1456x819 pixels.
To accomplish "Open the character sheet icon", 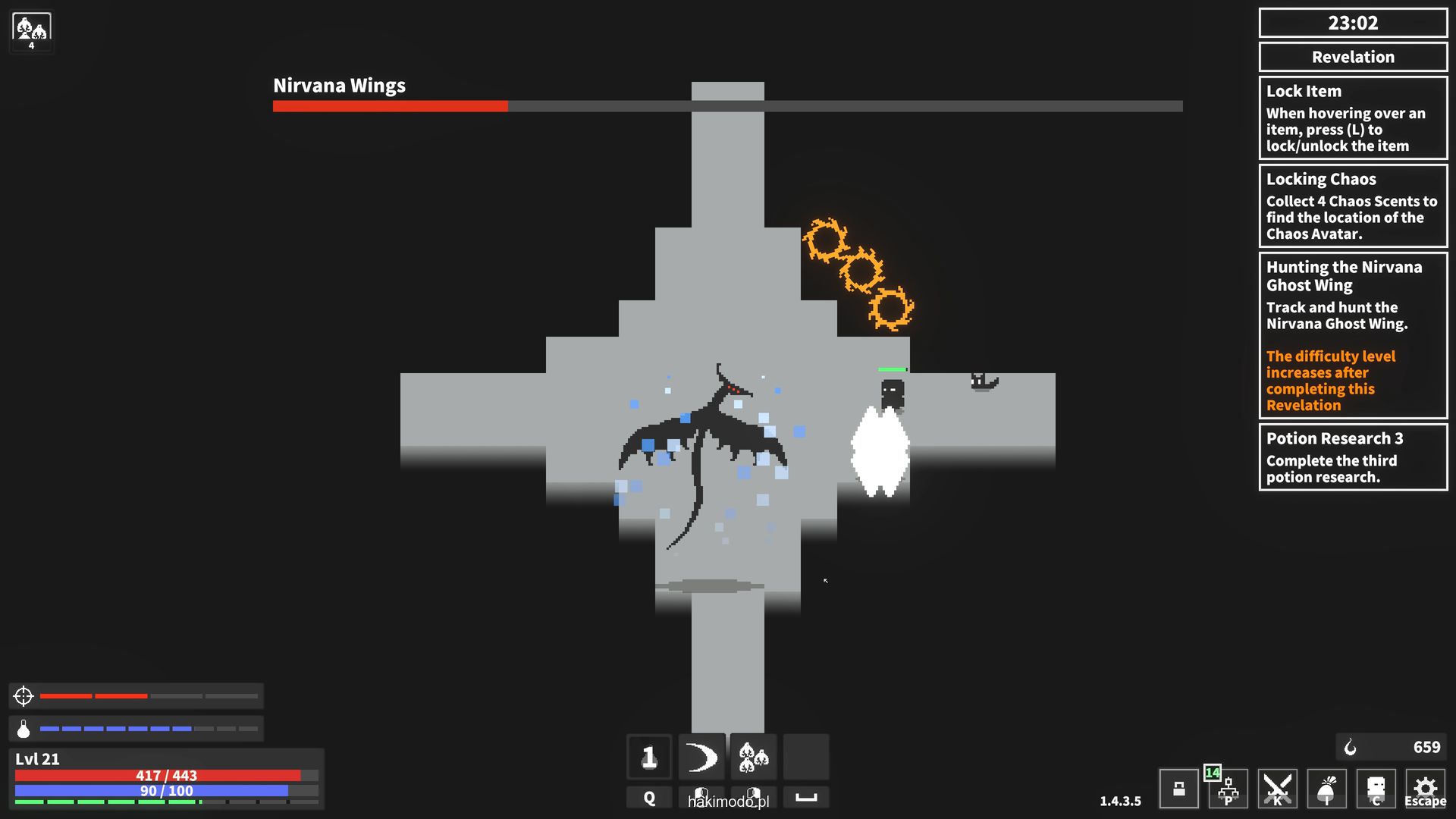I will click(1376, 789).
